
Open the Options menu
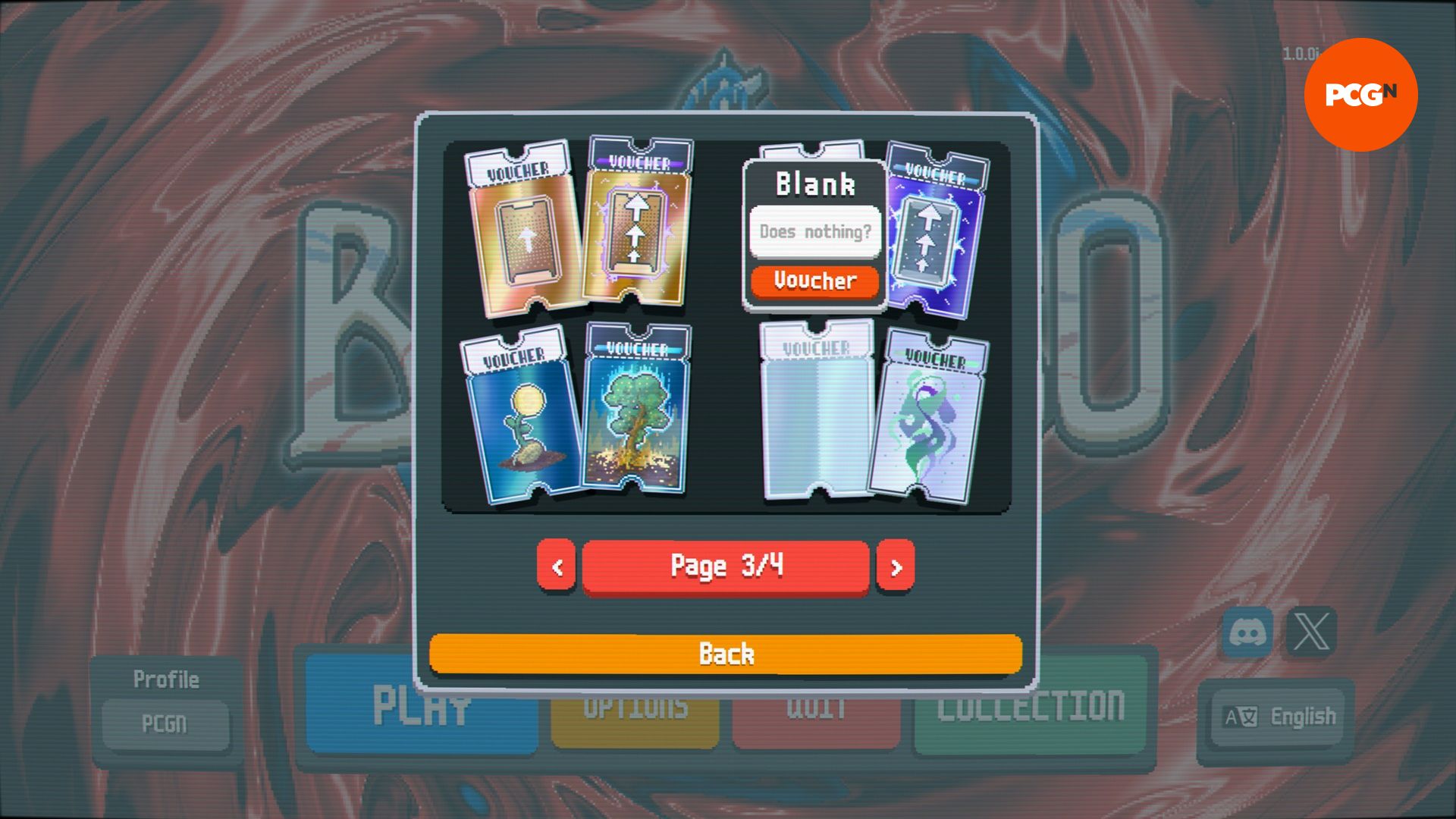[635, 709]
